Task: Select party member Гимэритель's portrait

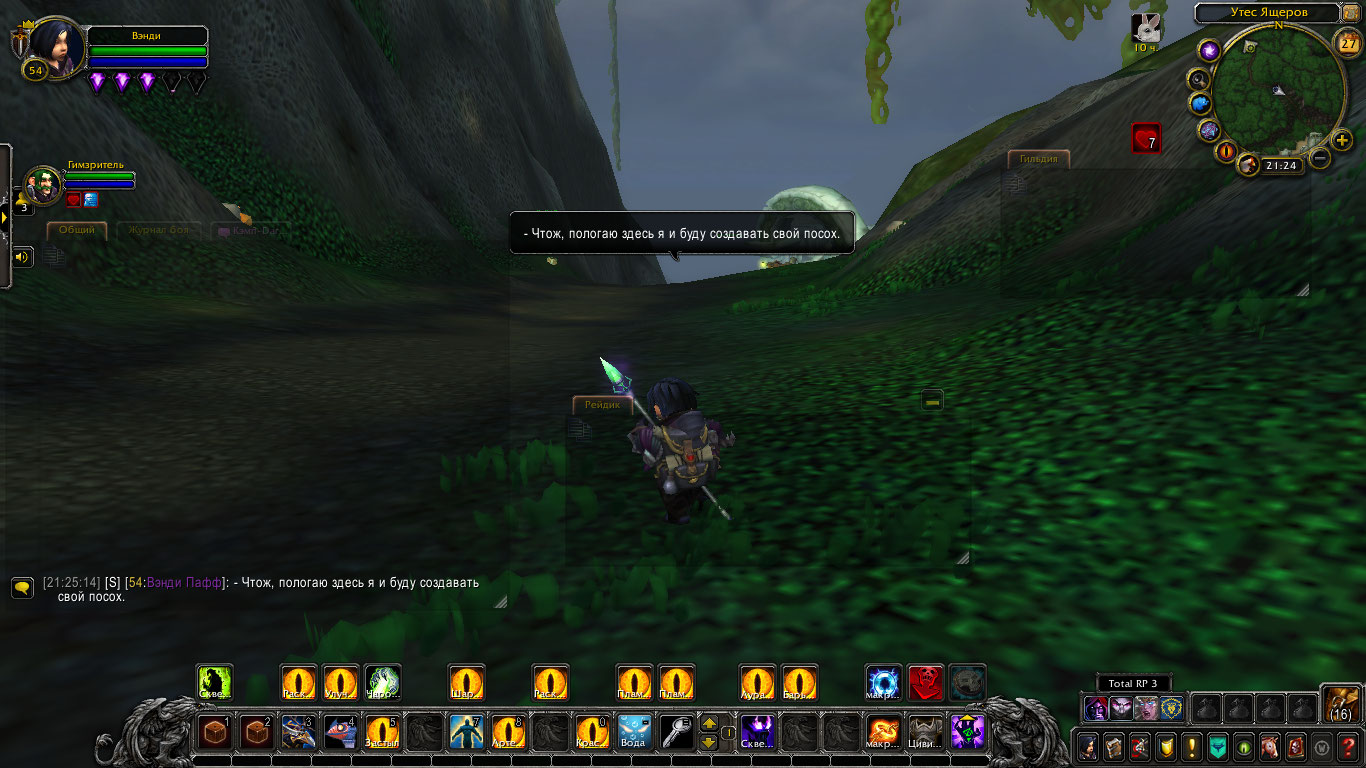Action: (x=43, y=186)
